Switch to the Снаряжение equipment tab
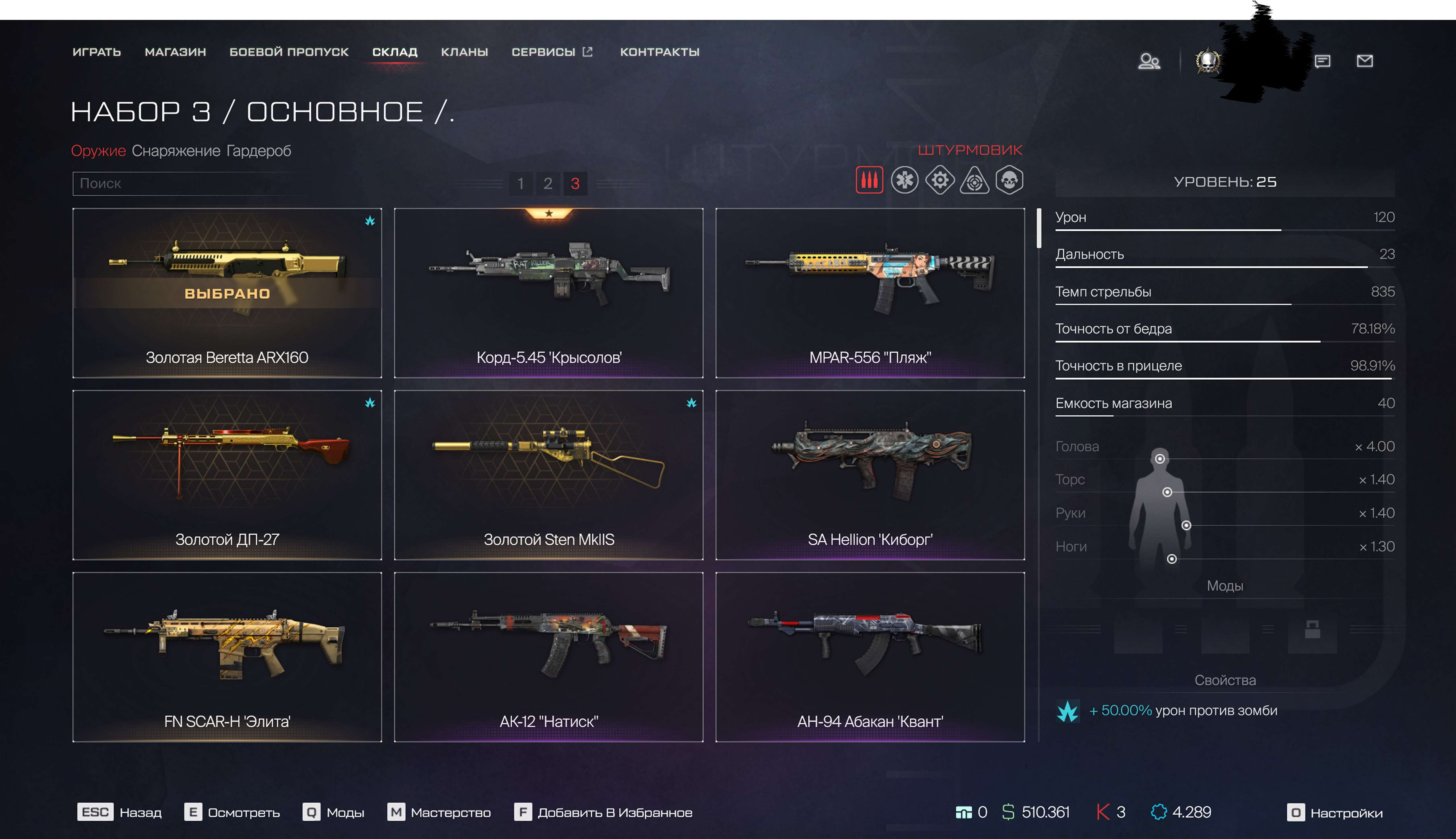The height and width of the screenshot is (839, 1456). (x=176, y=151)
